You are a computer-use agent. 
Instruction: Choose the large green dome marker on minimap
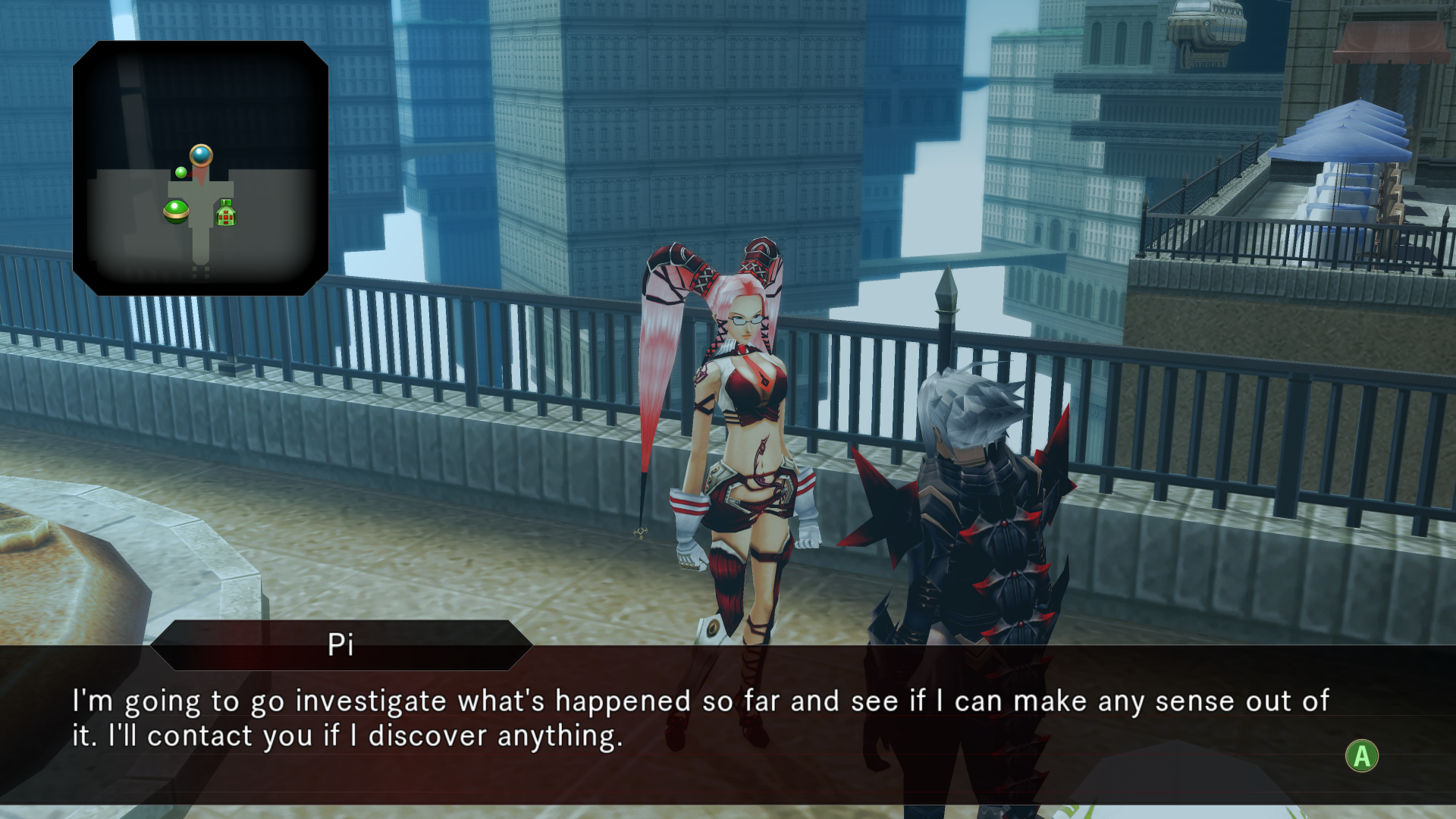[x=177, y=210]
